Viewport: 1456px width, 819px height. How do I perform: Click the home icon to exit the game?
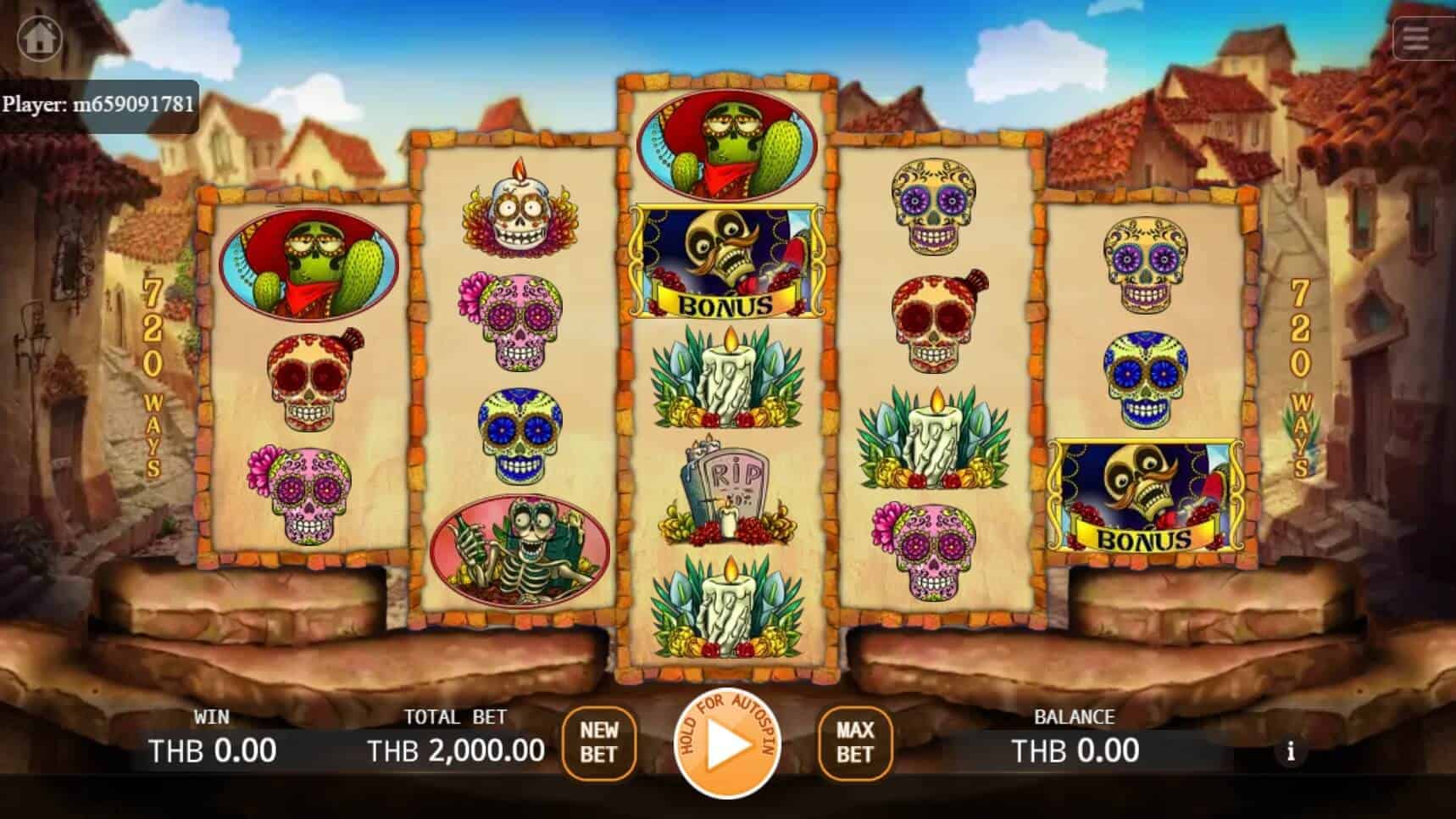point(40,38)
